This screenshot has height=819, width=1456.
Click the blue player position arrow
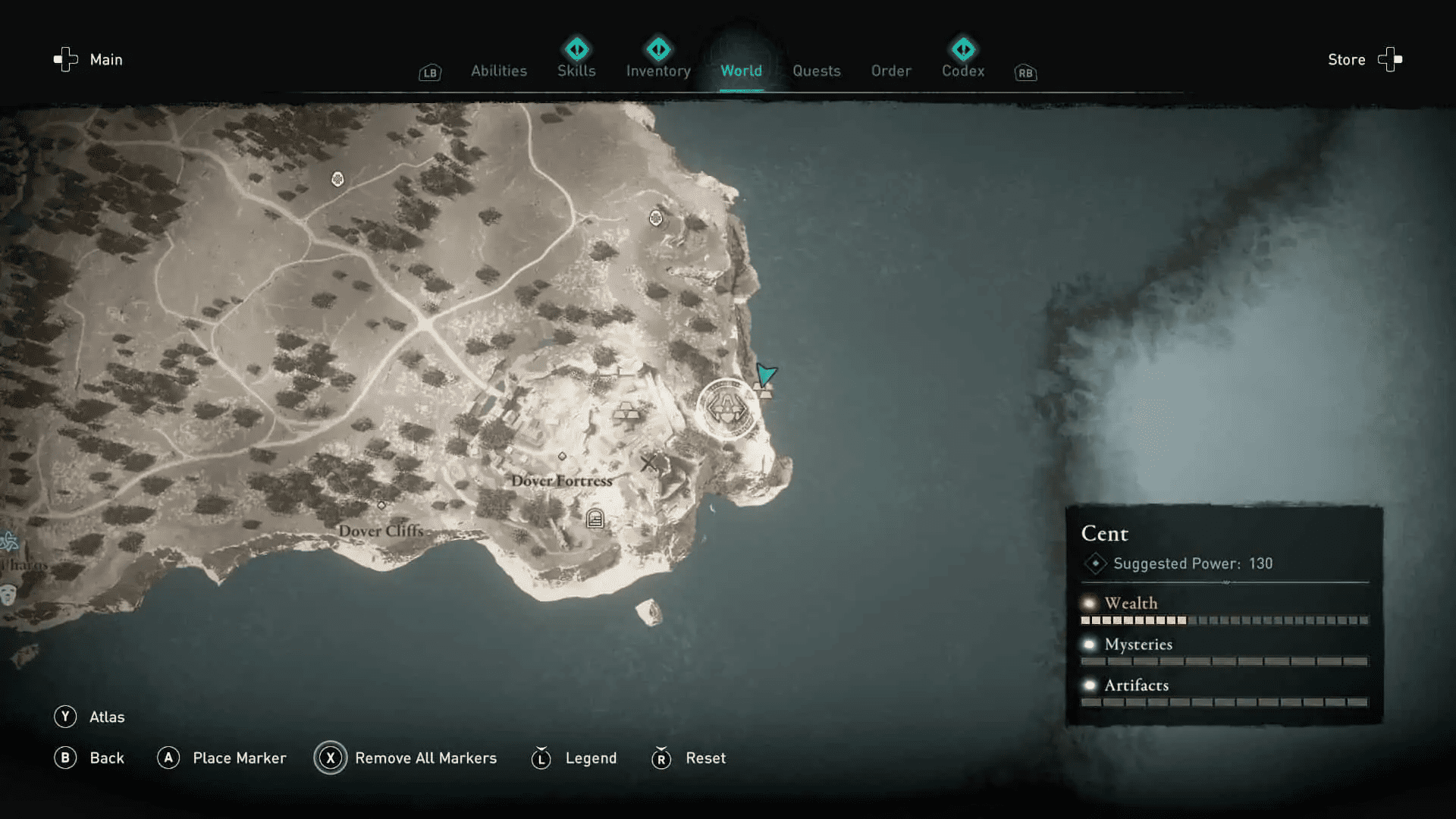pyautogui.click(x=766, y=375)
